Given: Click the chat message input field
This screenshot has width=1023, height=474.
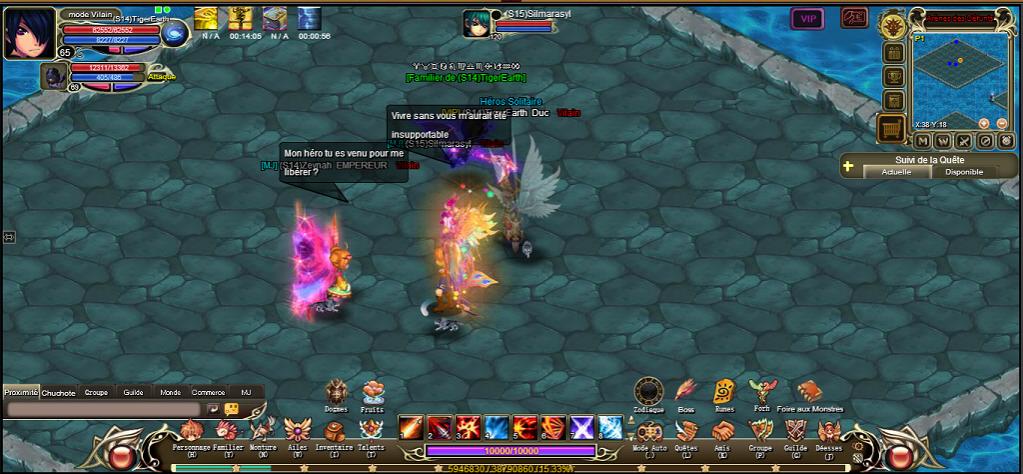Looking at the screenshot, I should [x=103, y=409].
